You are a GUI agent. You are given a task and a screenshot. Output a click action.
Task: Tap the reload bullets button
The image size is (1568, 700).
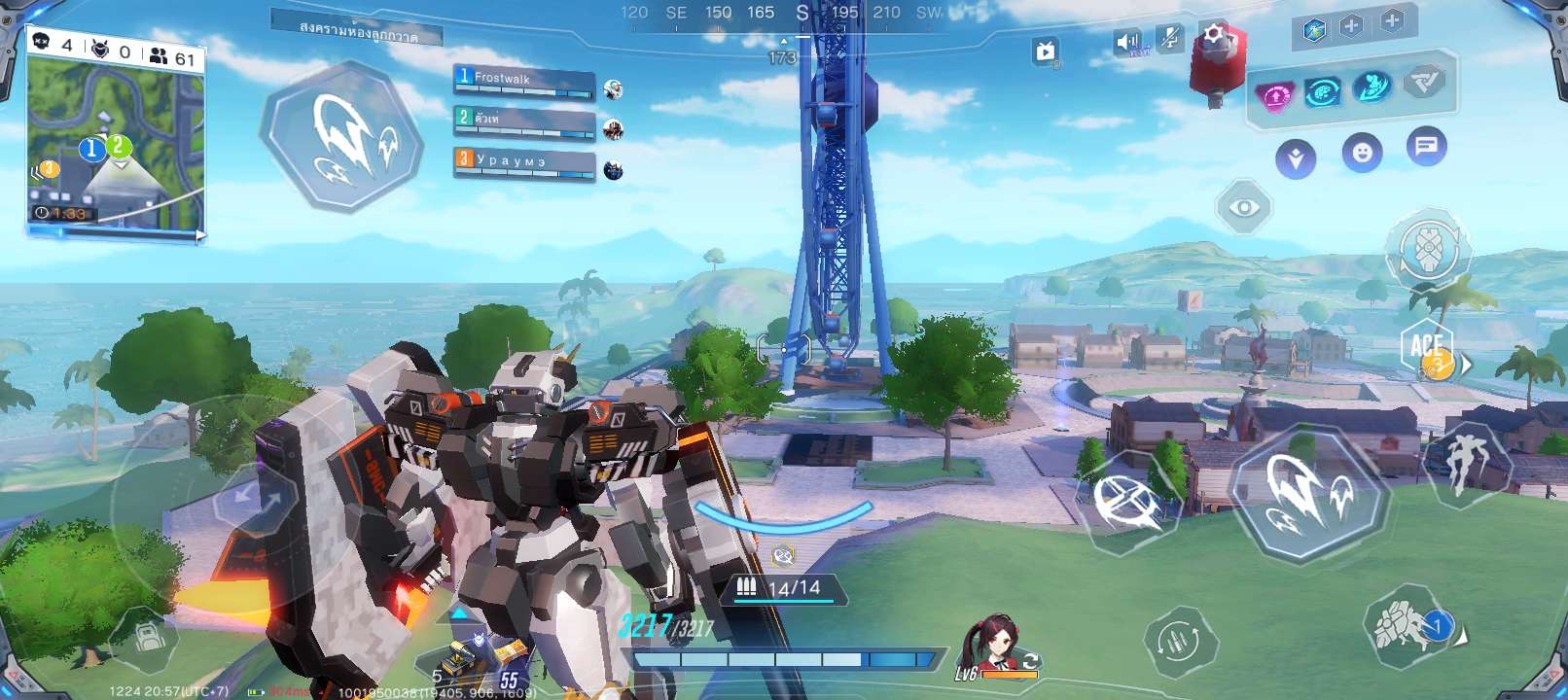[1179, 642]
